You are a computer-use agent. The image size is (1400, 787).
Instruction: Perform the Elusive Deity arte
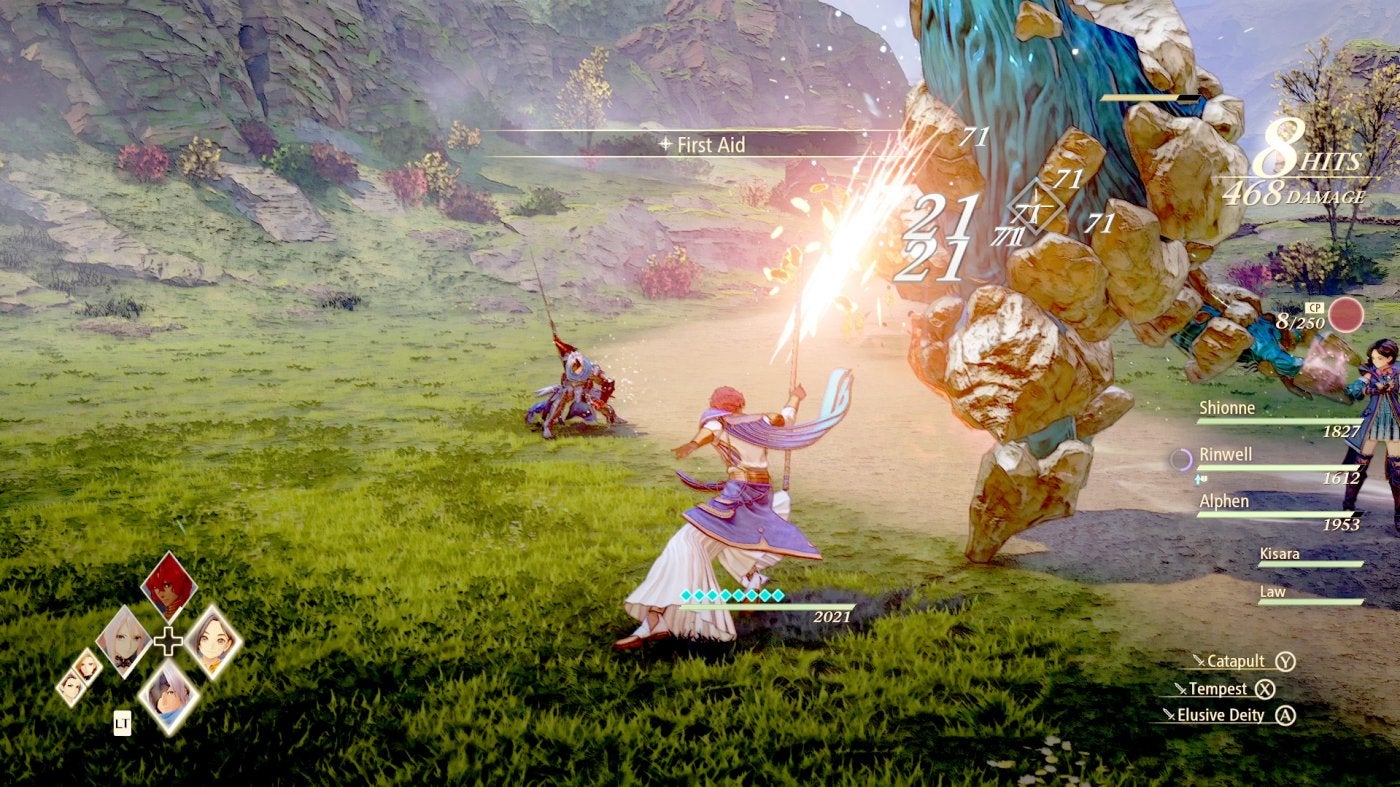point(1220,715)
